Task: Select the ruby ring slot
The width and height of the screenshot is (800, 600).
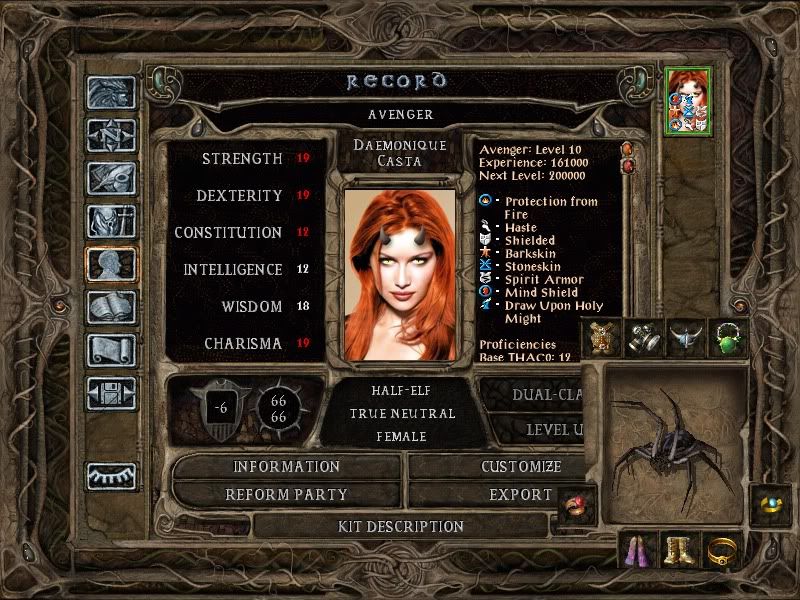Action: click(577, 504)
